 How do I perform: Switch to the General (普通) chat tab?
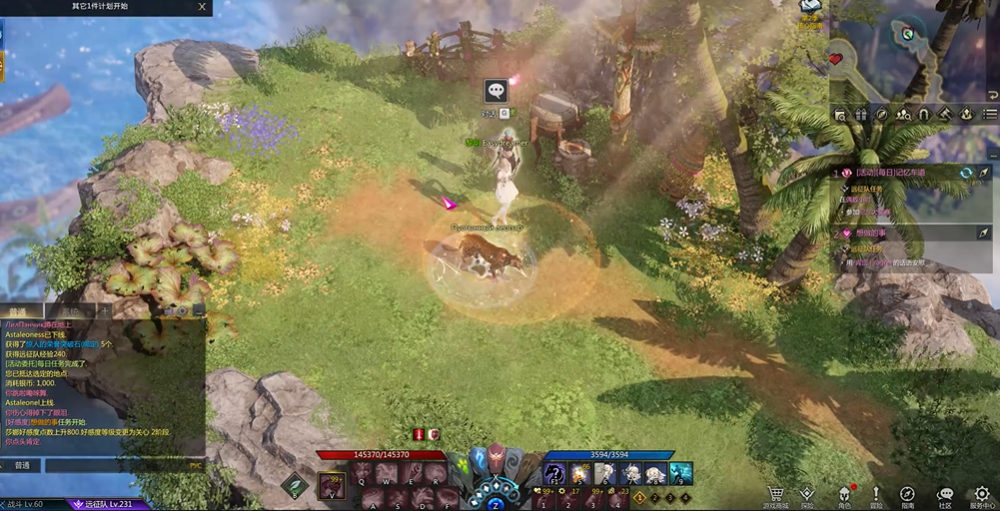click(20, 311)
